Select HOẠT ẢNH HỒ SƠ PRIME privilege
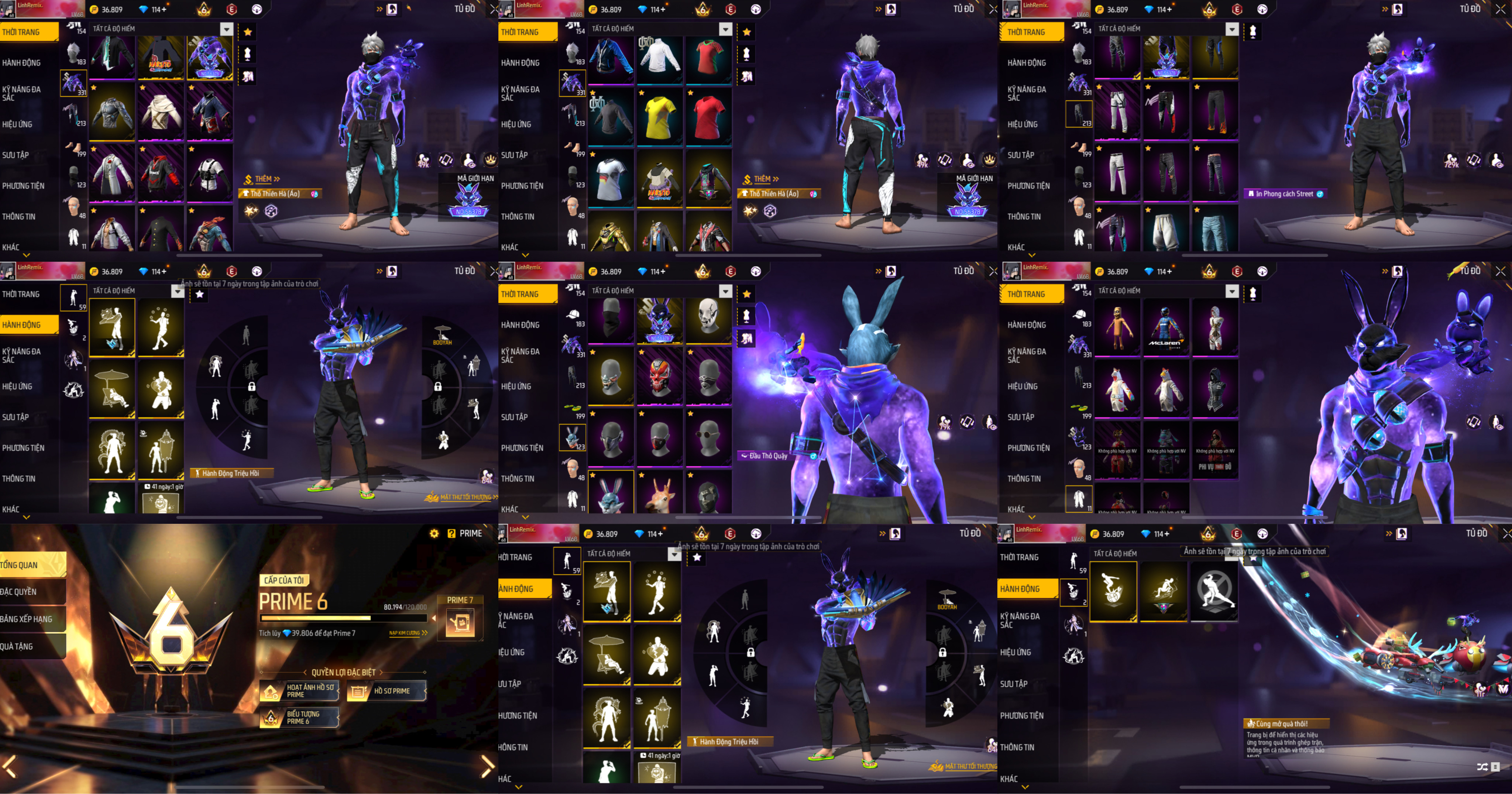 pos(300,691)
